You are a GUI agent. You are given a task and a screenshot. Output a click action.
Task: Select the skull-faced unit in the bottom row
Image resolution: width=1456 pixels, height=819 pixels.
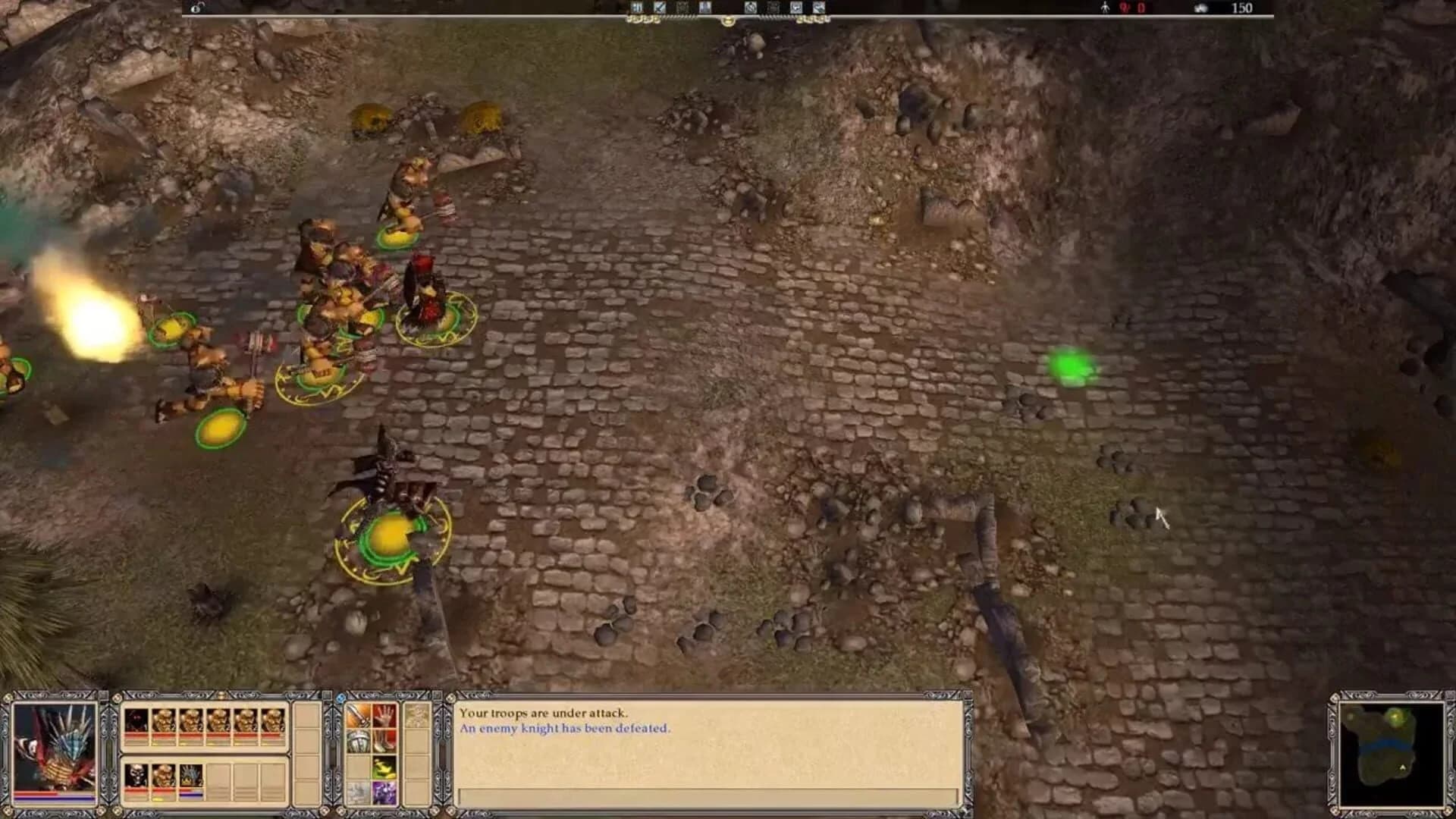click(136, 776)
